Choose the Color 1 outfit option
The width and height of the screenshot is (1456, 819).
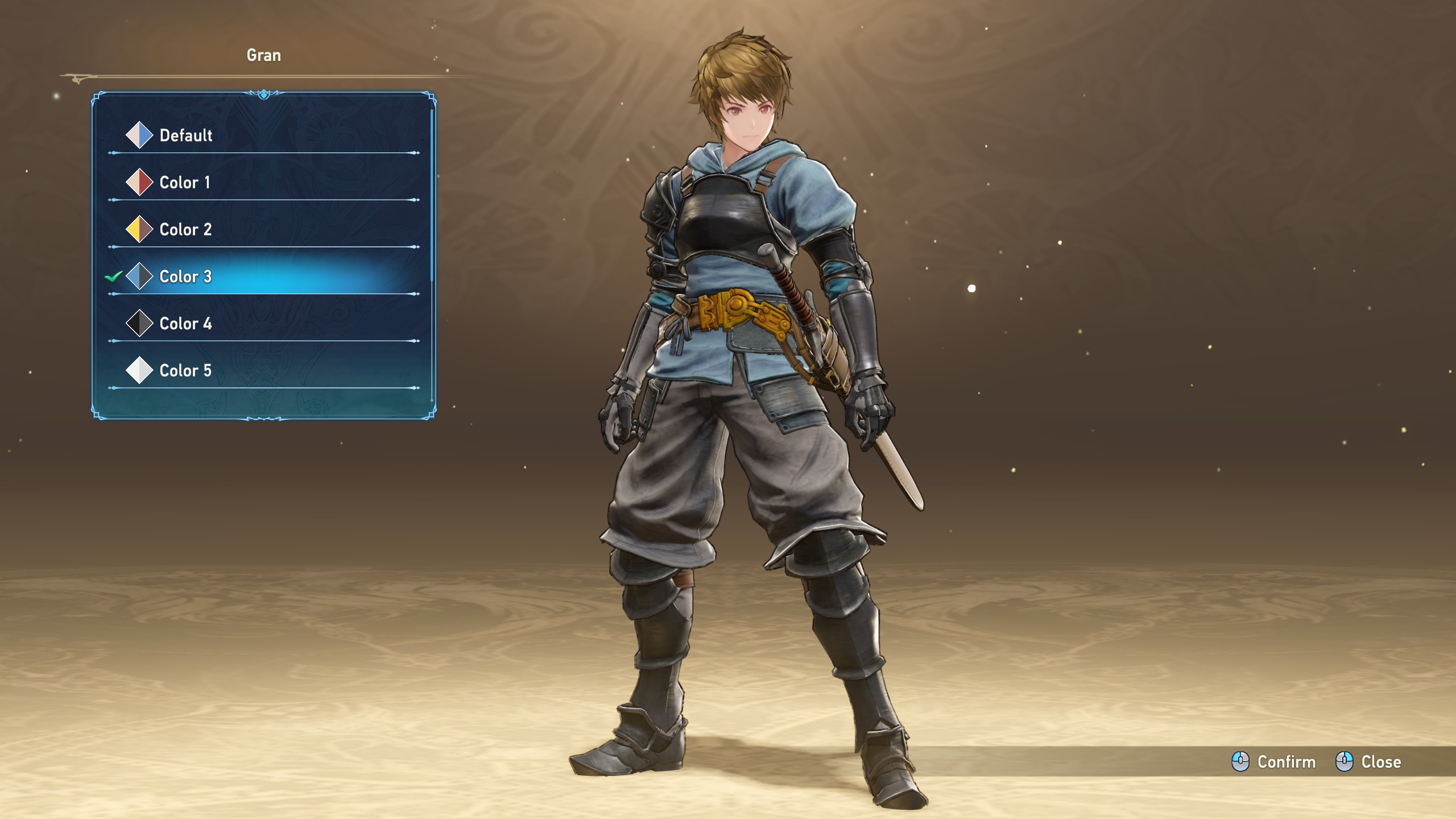pos(184,183)
